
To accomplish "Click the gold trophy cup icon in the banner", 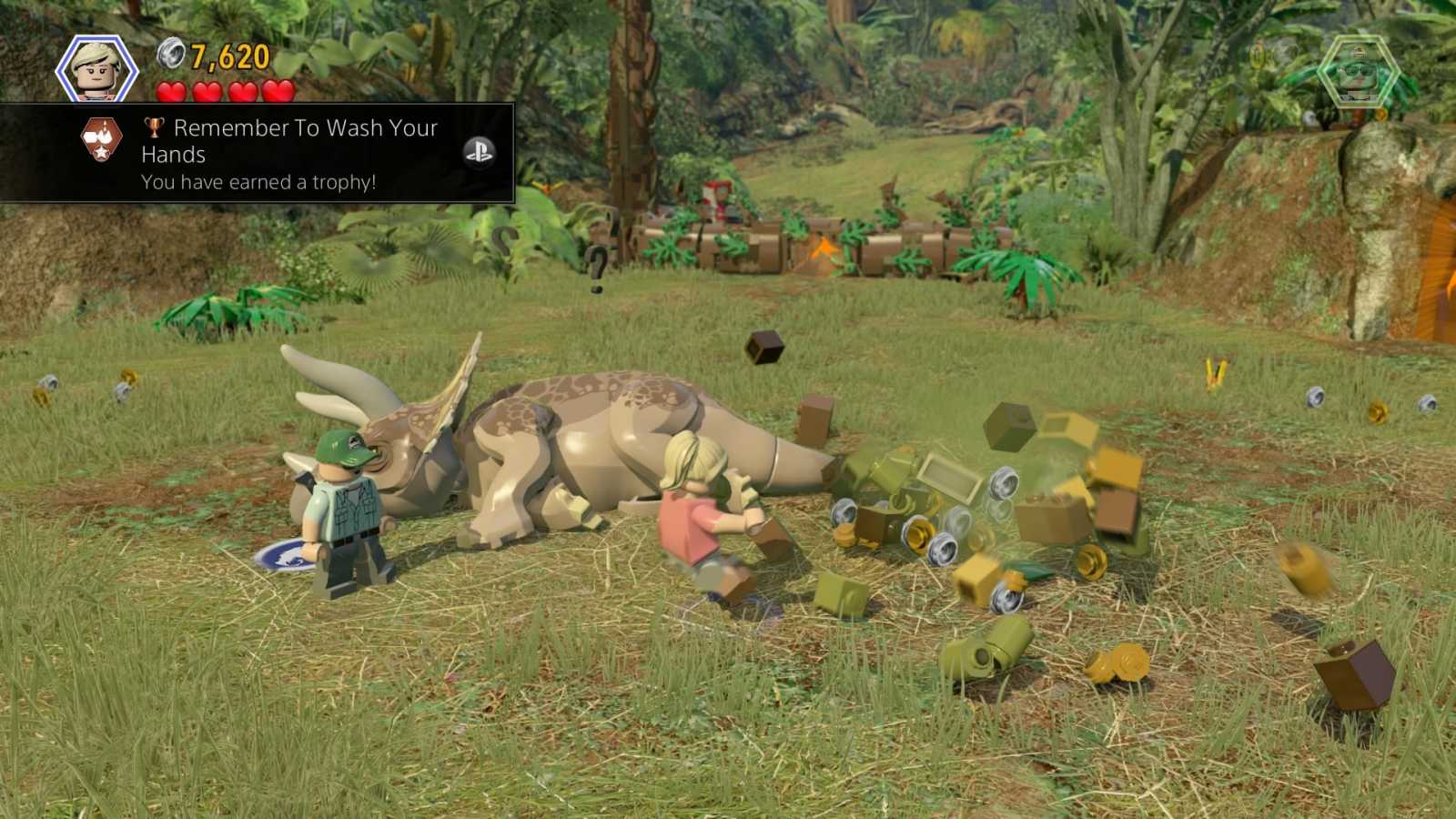I will pyautogui.click(x=151, y=128).
